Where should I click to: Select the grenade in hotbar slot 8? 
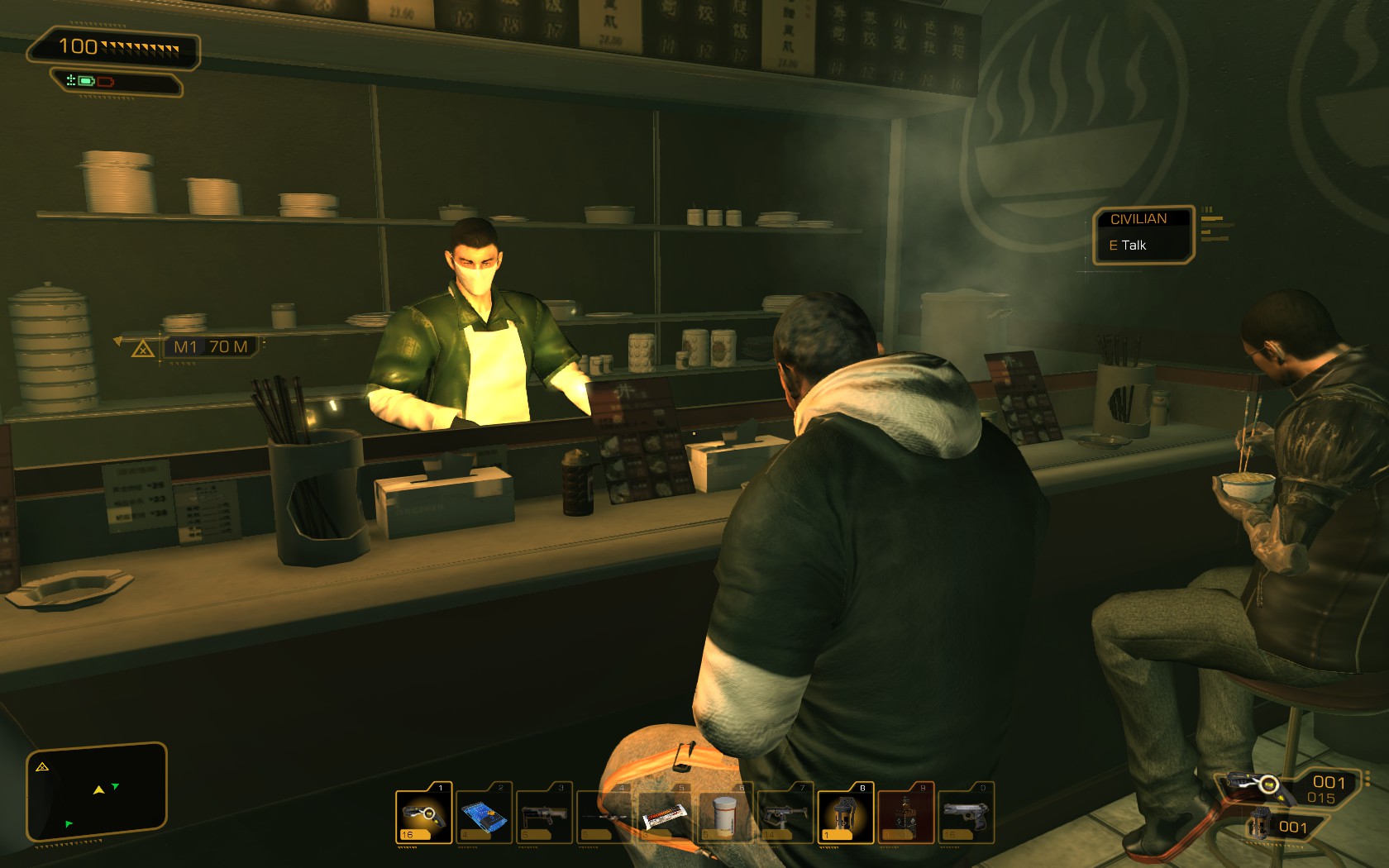click(x=845, y=814)
